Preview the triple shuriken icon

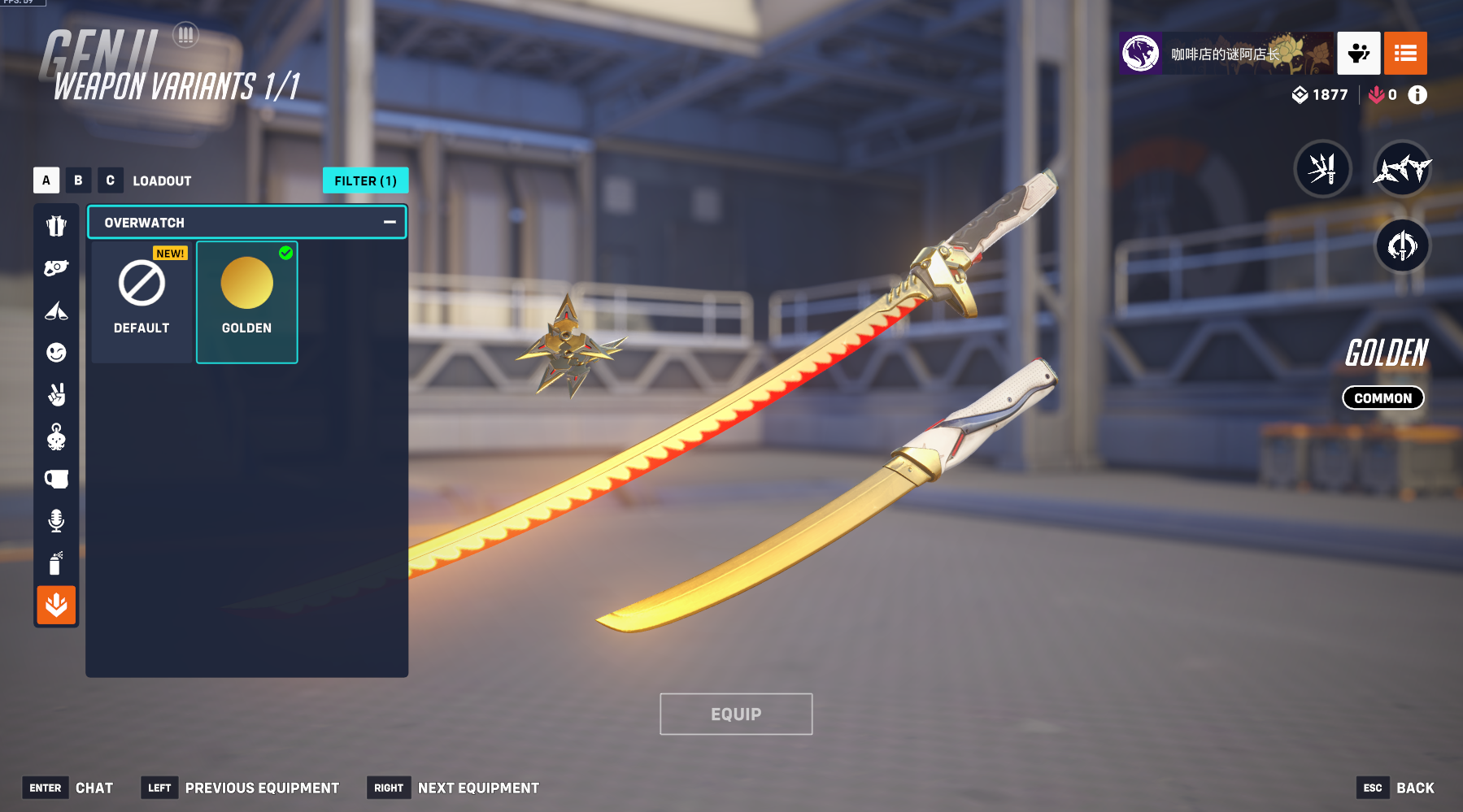1402,169
